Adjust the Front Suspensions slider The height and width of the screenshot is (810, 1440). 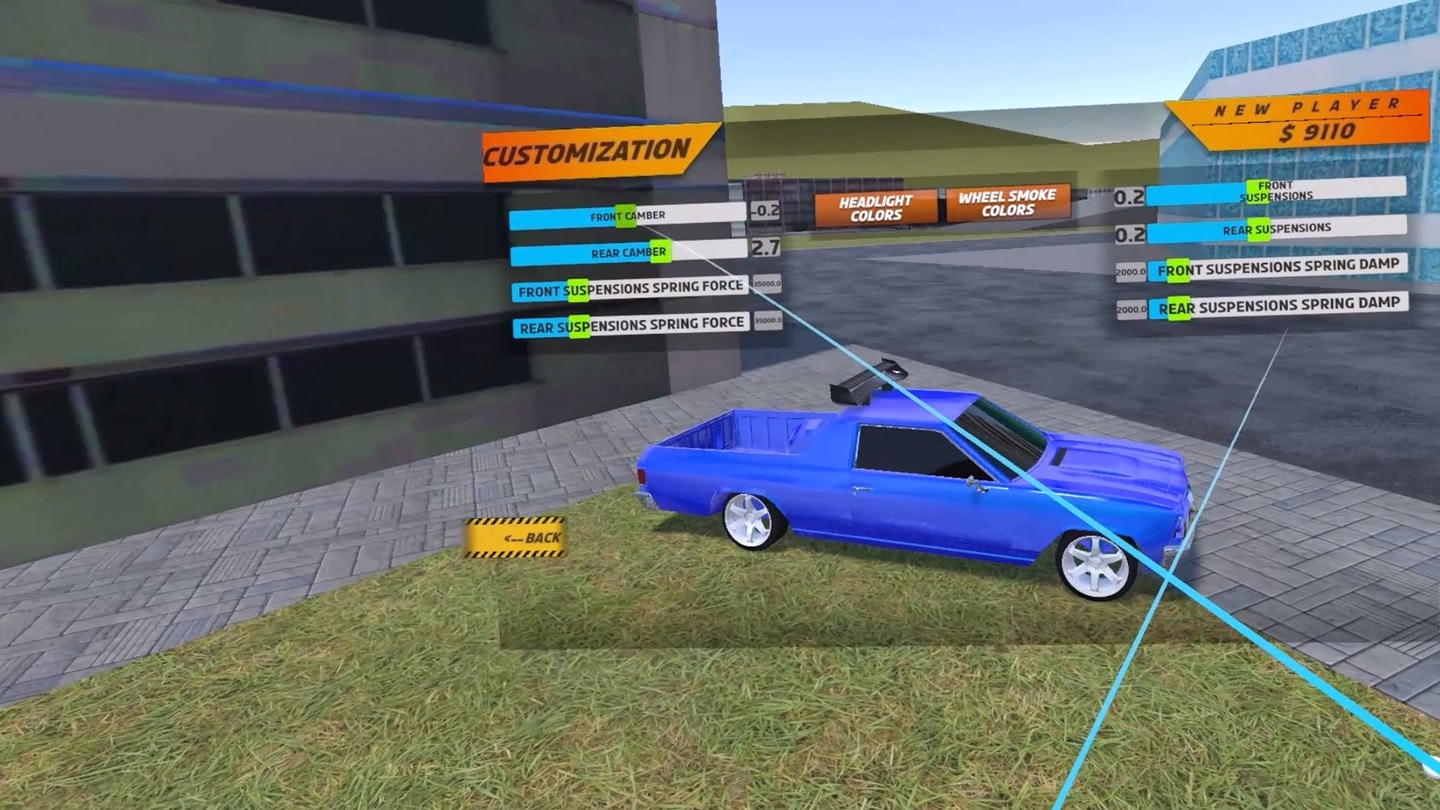pyautogui.click(x=1258, y=192)
